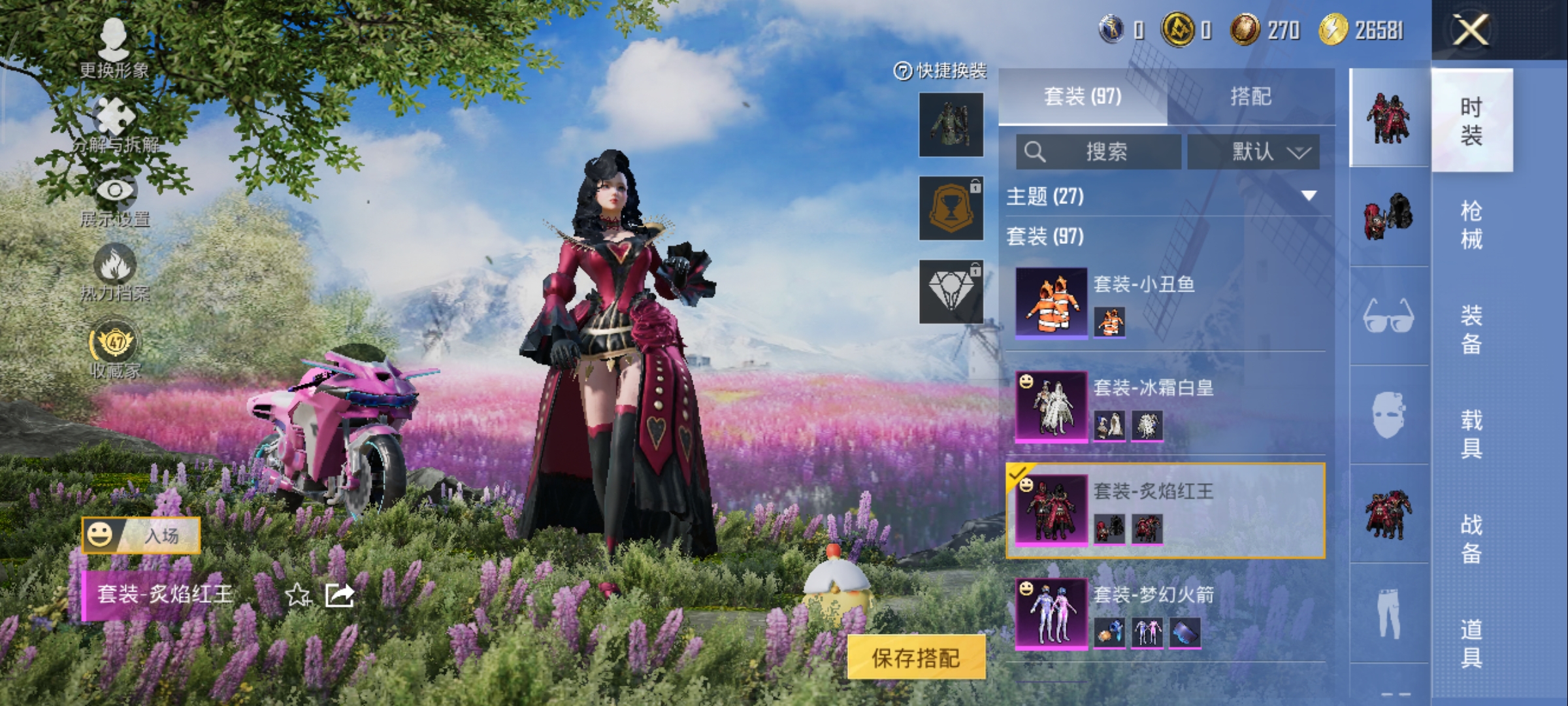This screenshot has height=706, width=1568.
Task: Switch to the 载具 vehicles category
Action: pyautogui.click(x=1471, y=434)
